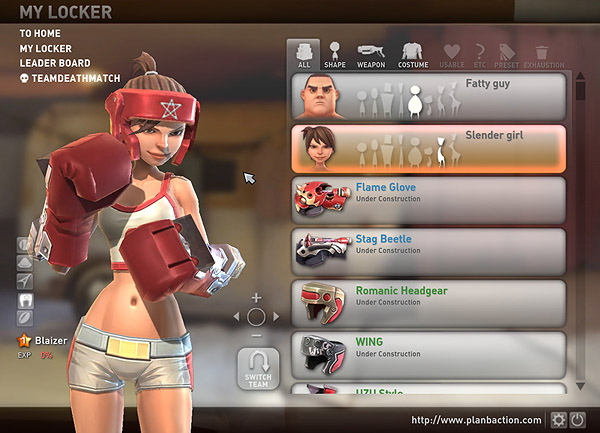Screen dimensions: 600x433
Task: Show the Costume tab
Action: tap(413, 54)
